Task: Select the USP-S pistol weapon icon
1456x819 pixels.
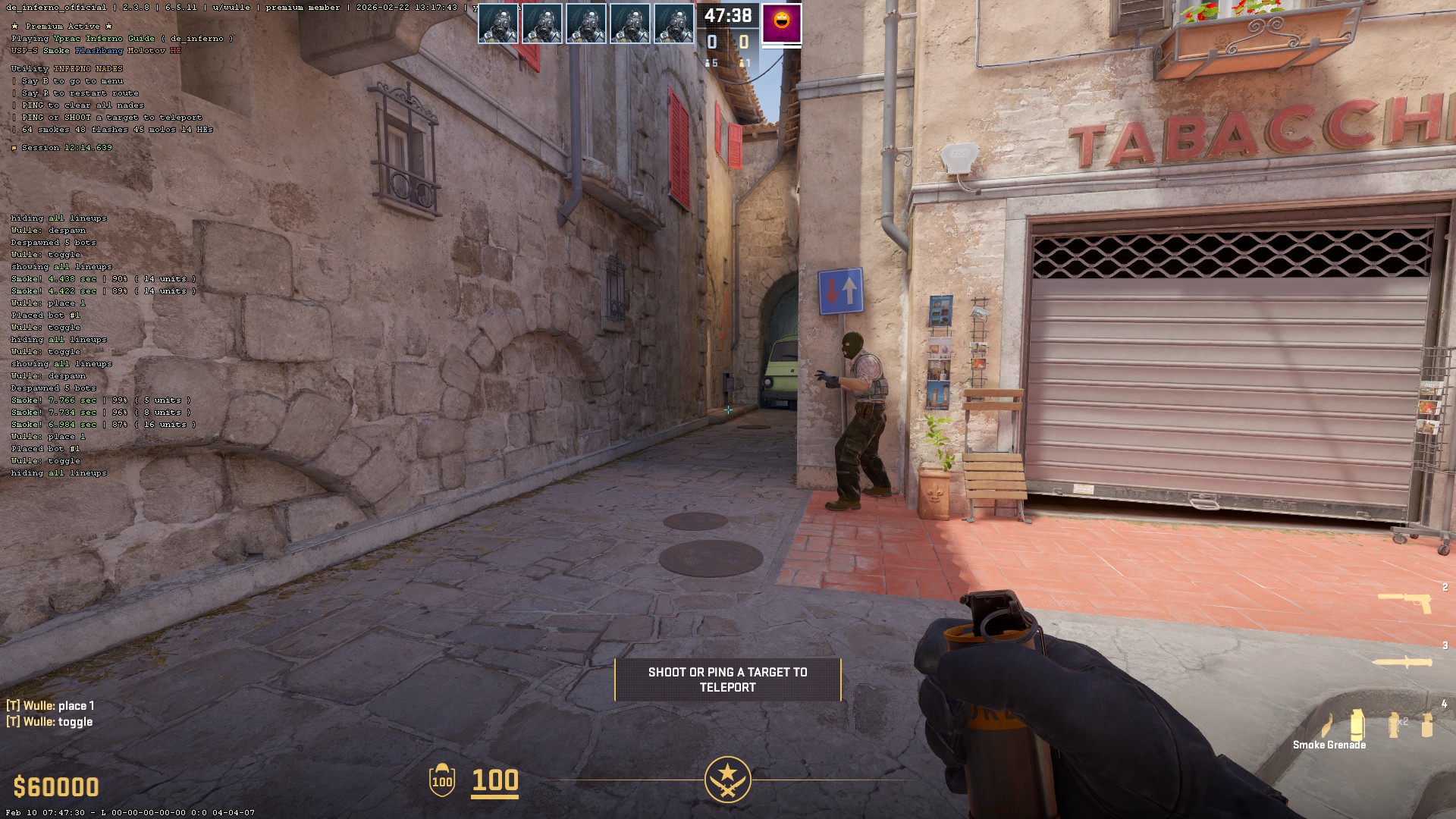Action: (x=1404, y=603)
